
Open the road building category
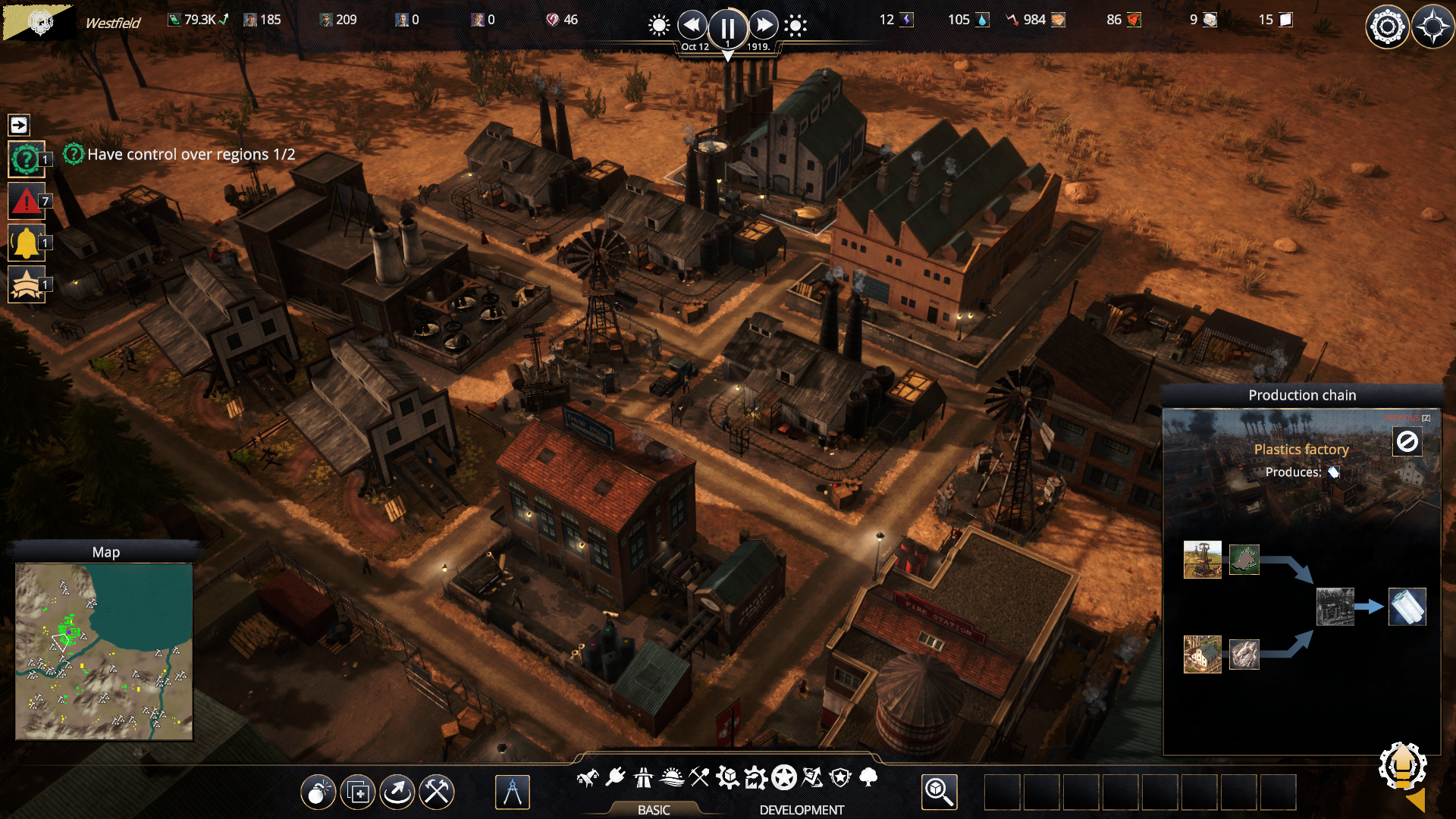[x=643, y=777]
